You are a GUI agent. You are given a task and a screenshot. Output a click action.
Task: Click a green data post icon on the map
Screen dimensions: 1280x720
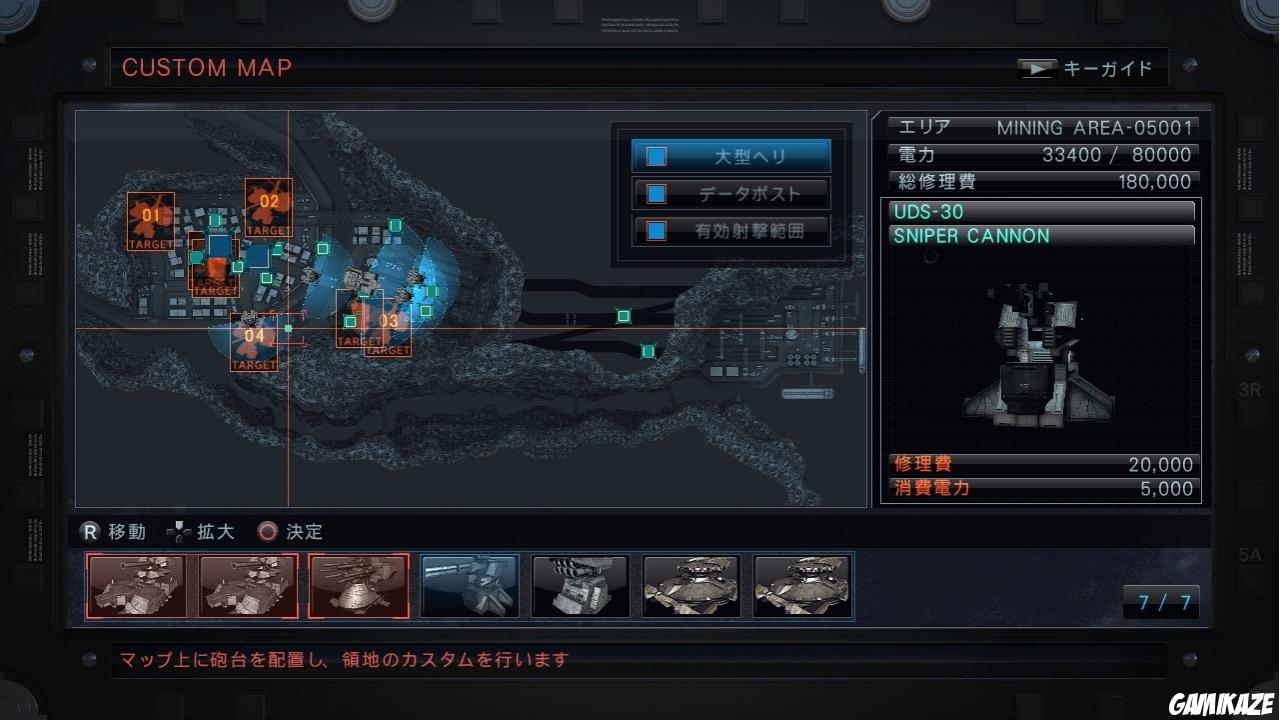(x=622, y=315)
